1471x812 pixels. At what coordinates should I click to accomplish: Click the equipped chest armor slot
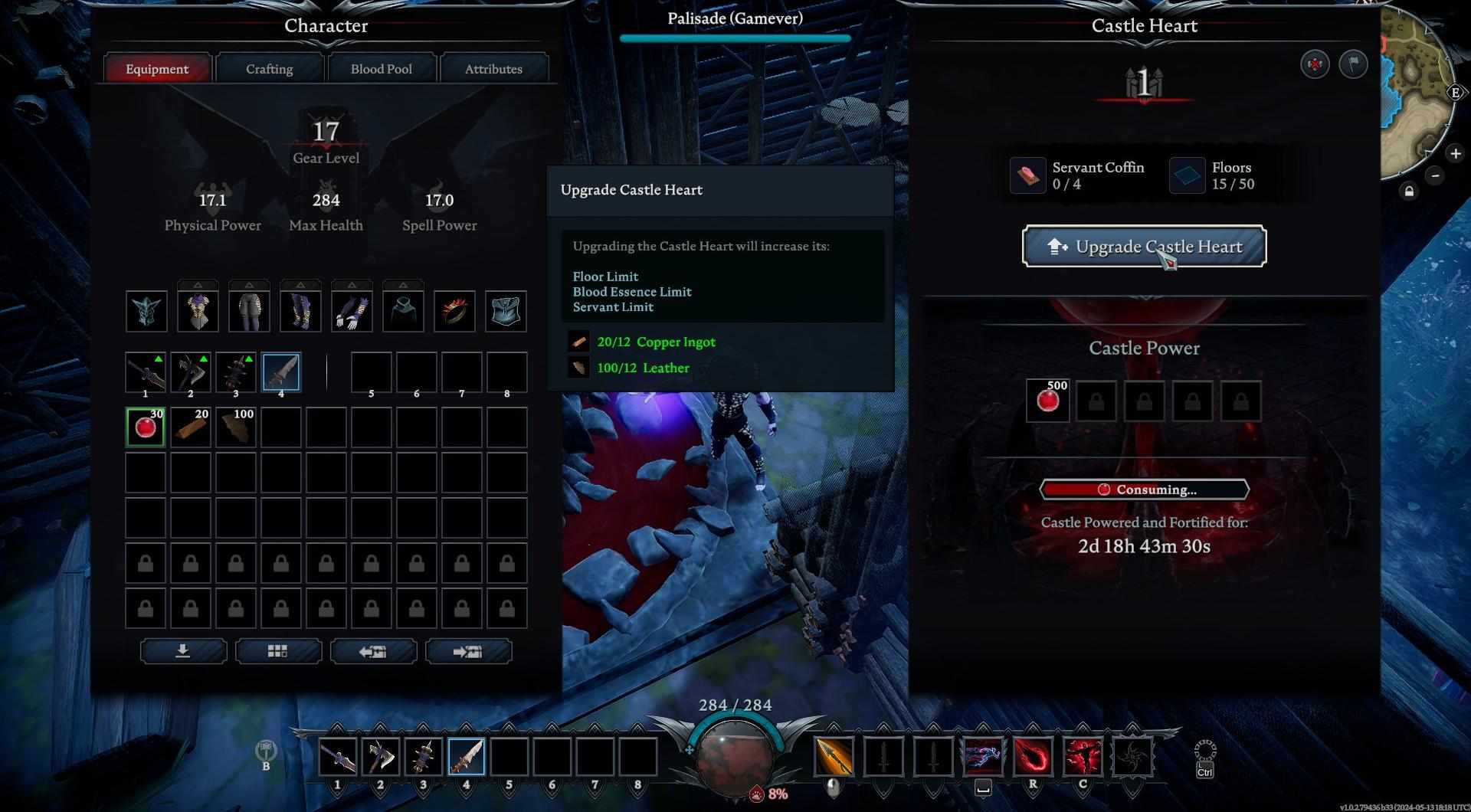(198, 311)
